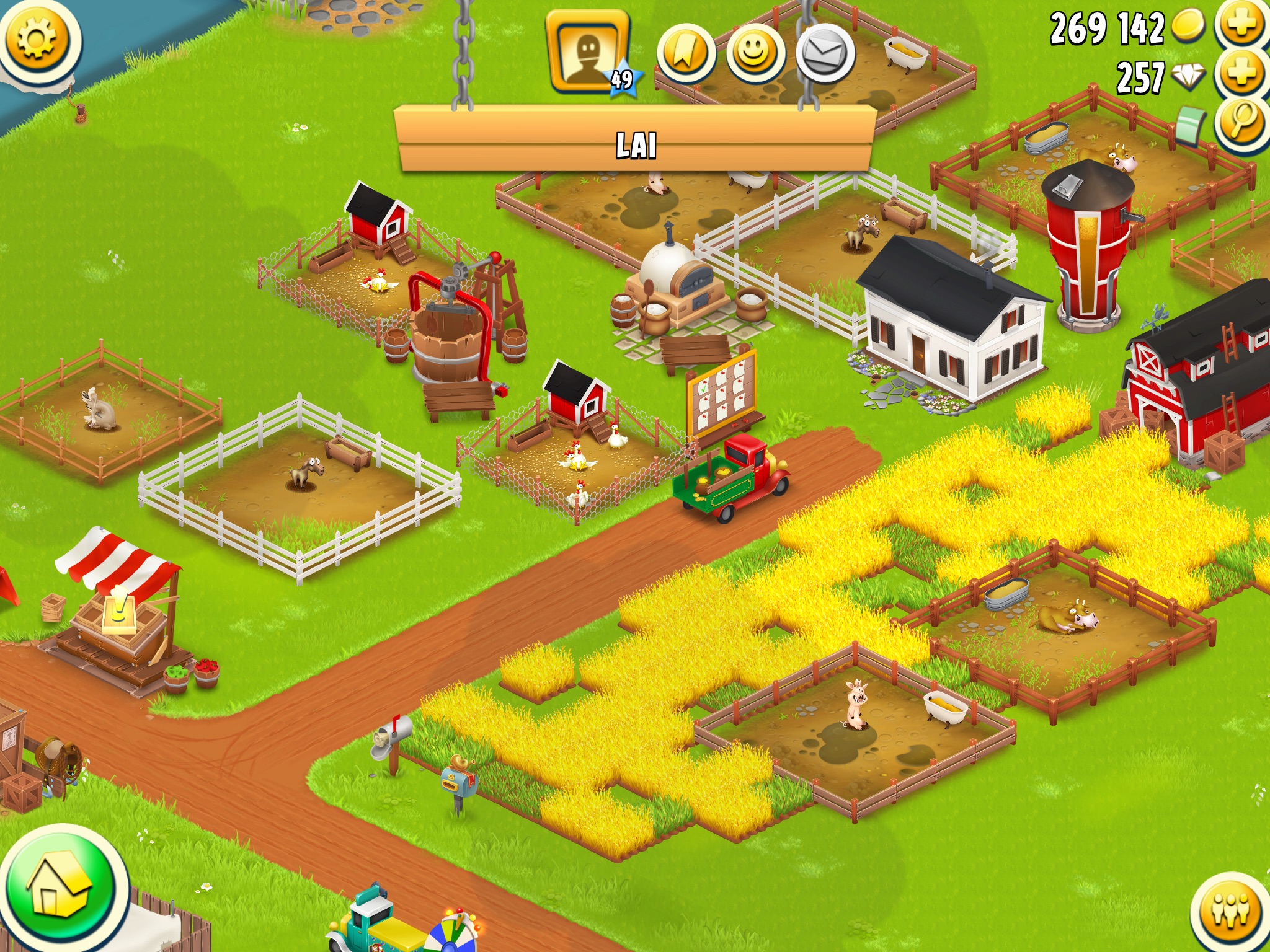Open the gear settings menu

(x=38, y=40)
